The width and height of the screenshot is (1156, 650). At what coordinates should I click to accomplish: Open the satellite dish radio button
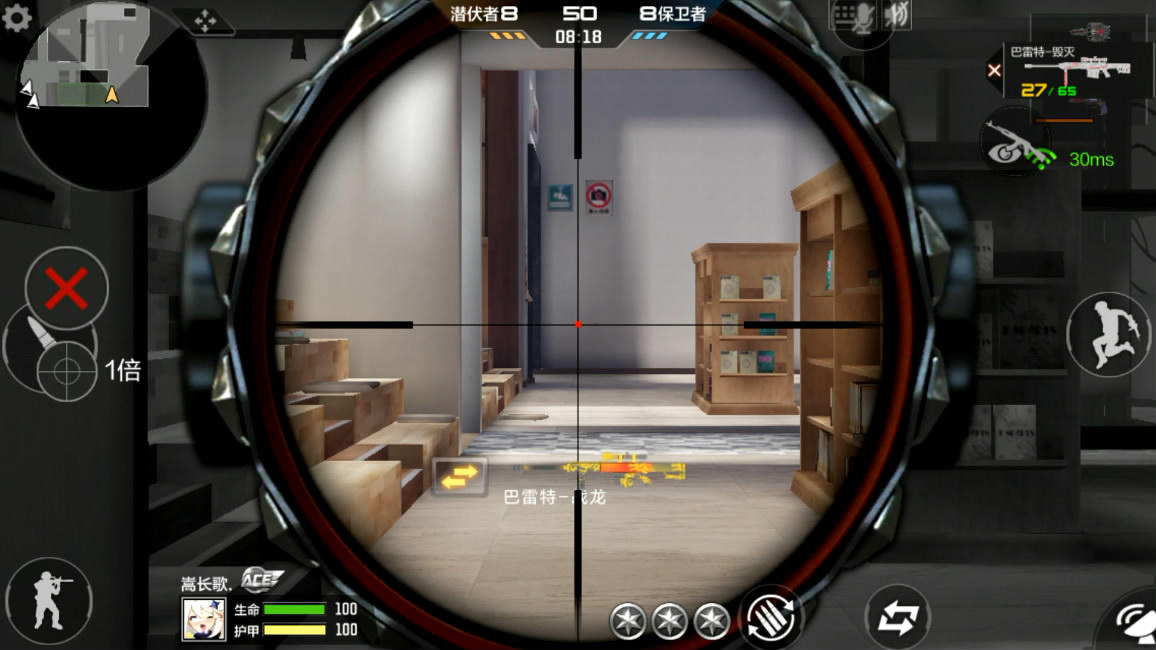pos(1135,623)
